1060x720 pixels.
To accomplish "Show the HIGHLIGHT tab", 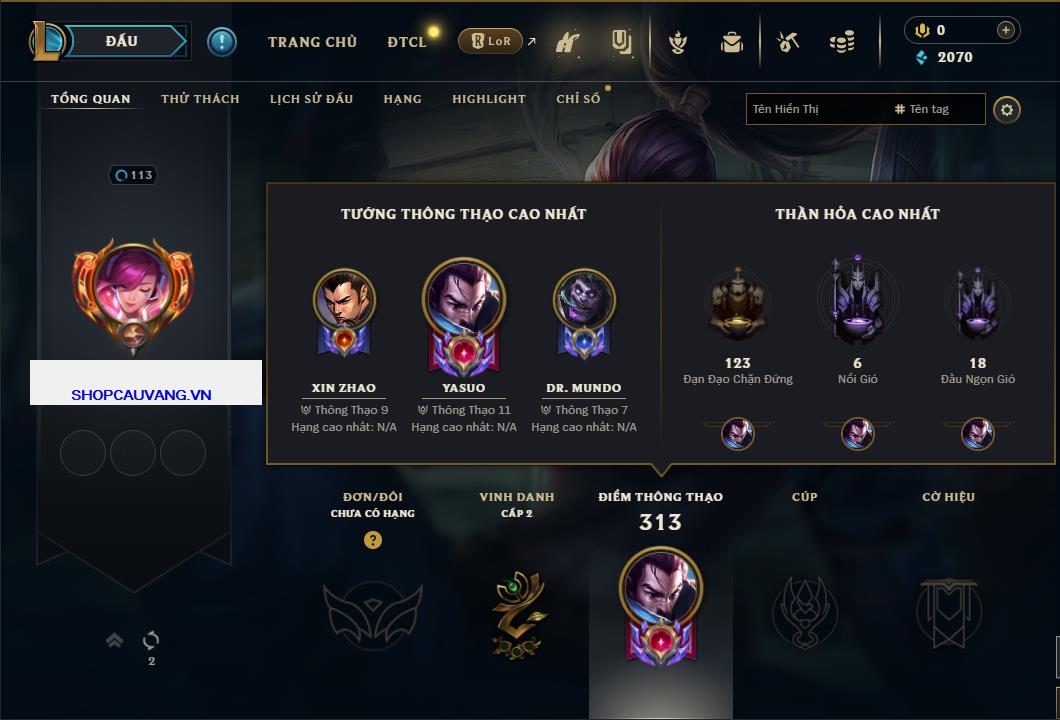I will (488, 99).
